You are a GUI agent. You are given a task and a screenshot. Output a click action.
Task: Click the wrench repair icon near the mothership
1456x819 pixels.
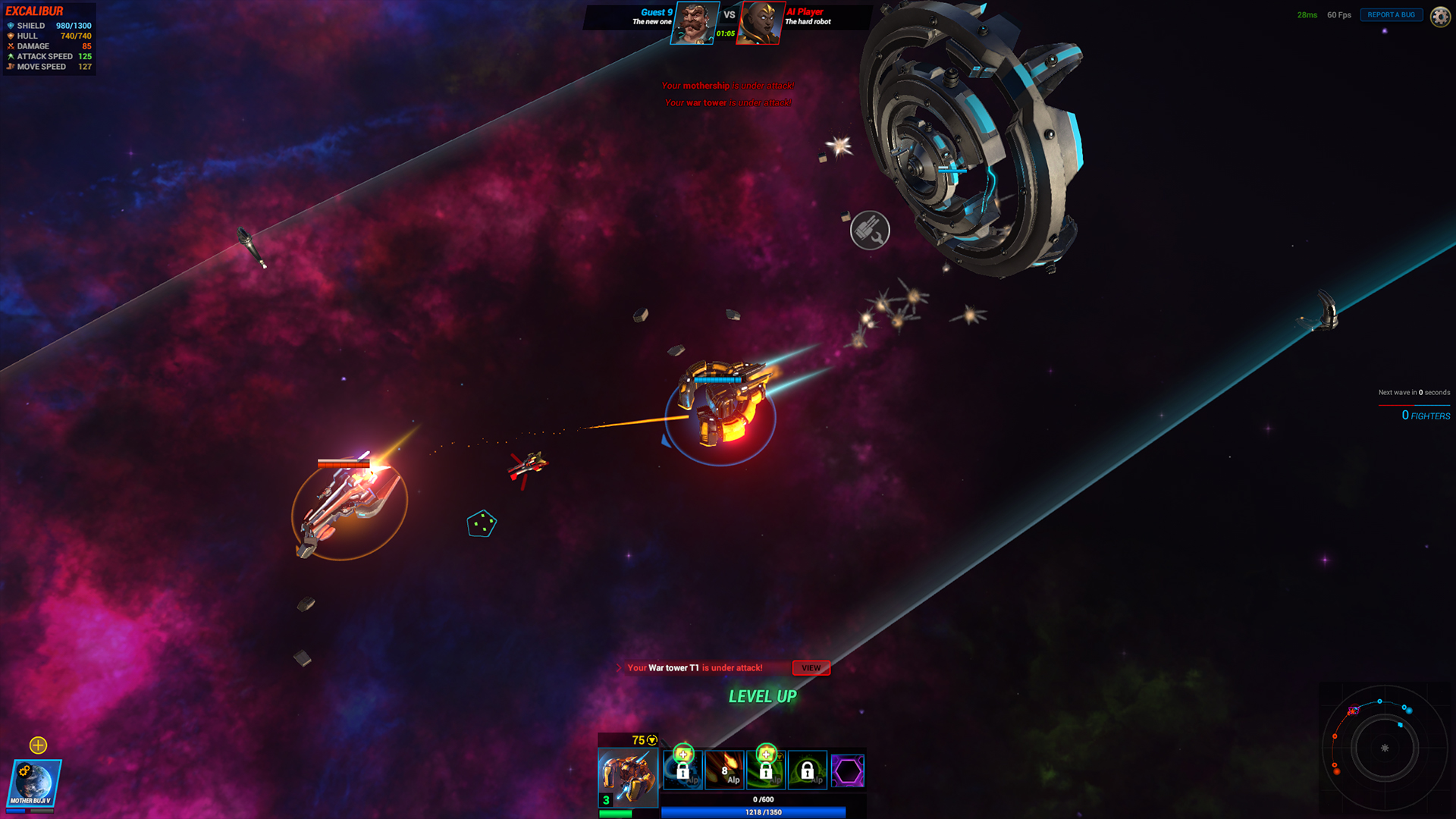870,229
